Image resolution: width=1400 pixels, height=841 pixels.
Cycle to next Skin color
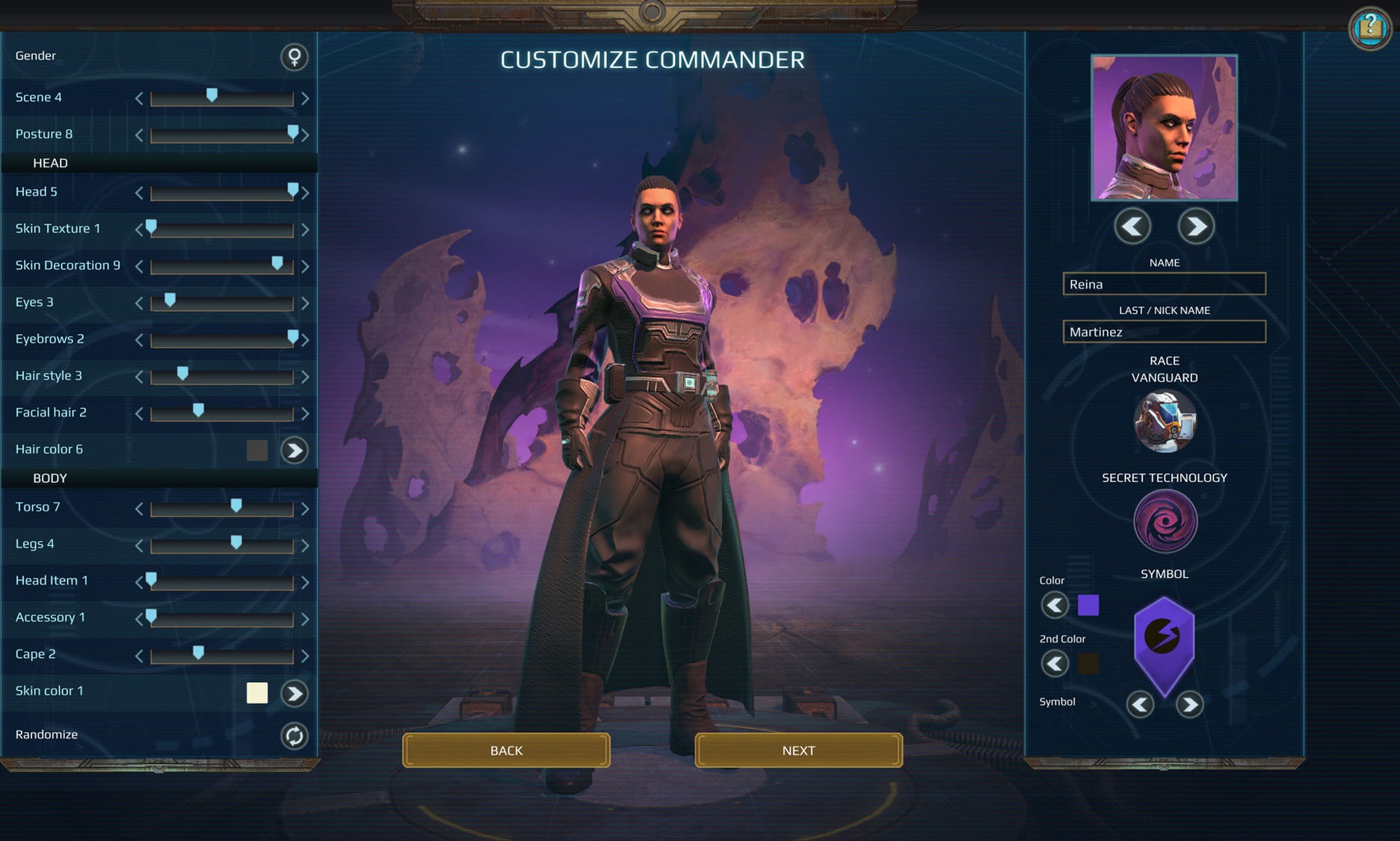tap(294, 694)
